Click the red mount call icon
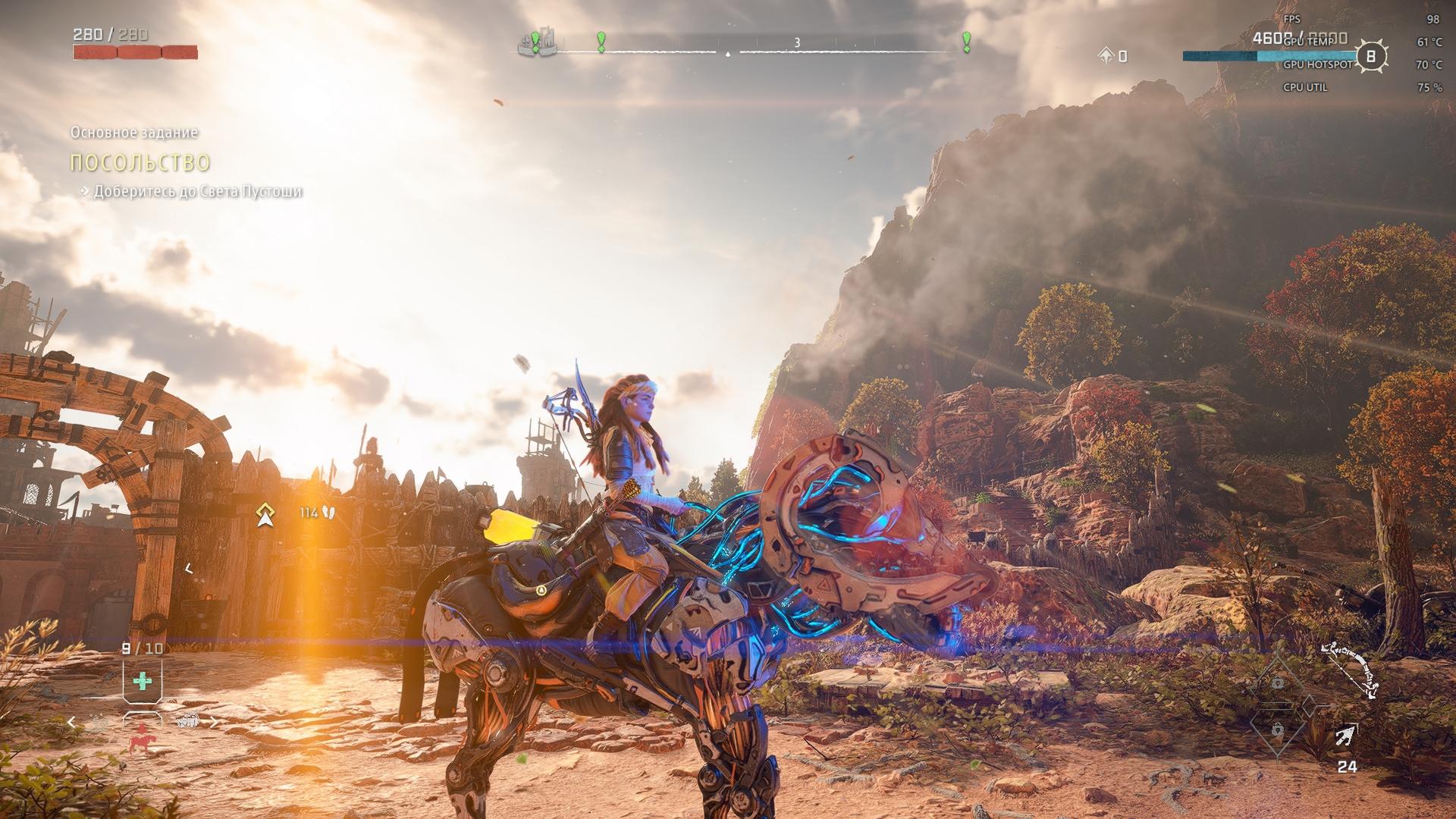The width and height of the screenshot is (1456, 819). tap(140, 738)
